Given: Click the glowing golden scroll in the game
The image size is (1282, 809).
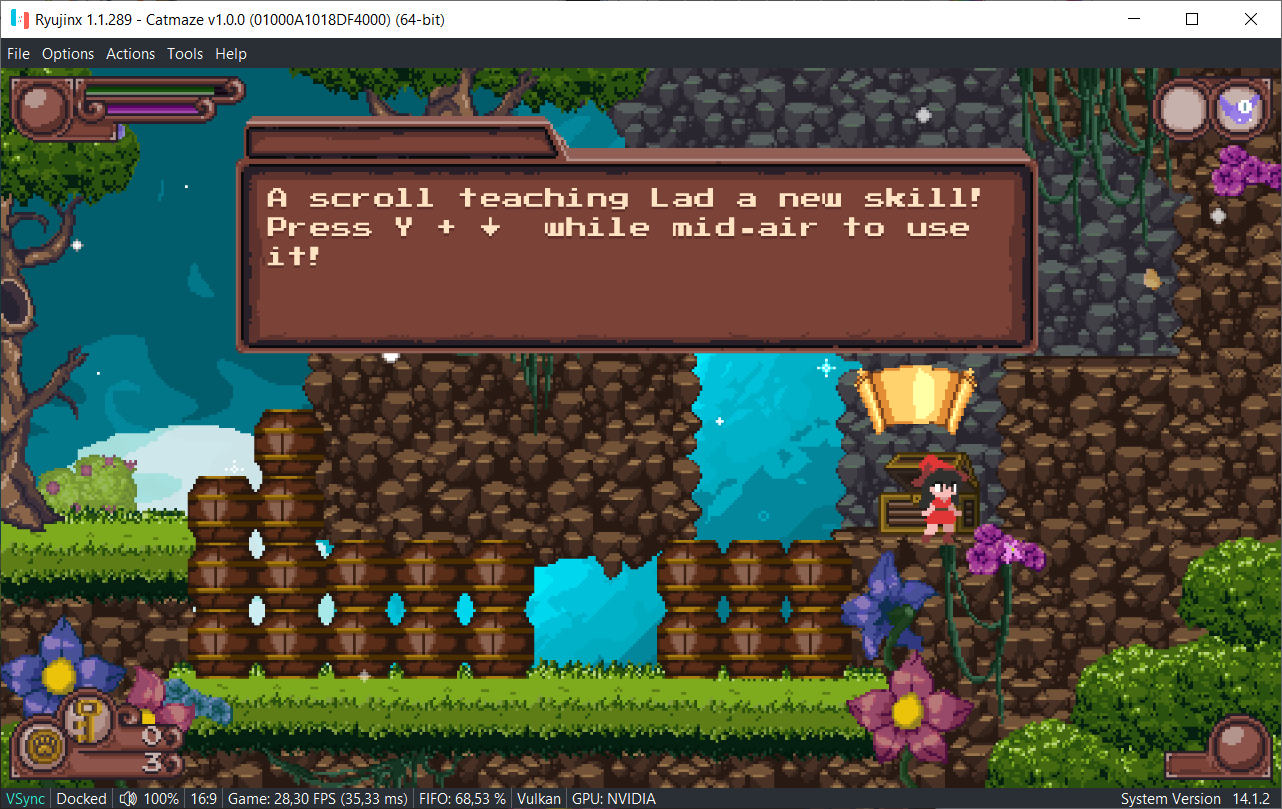Looking at the screenshot, I should tap(915, 396).
